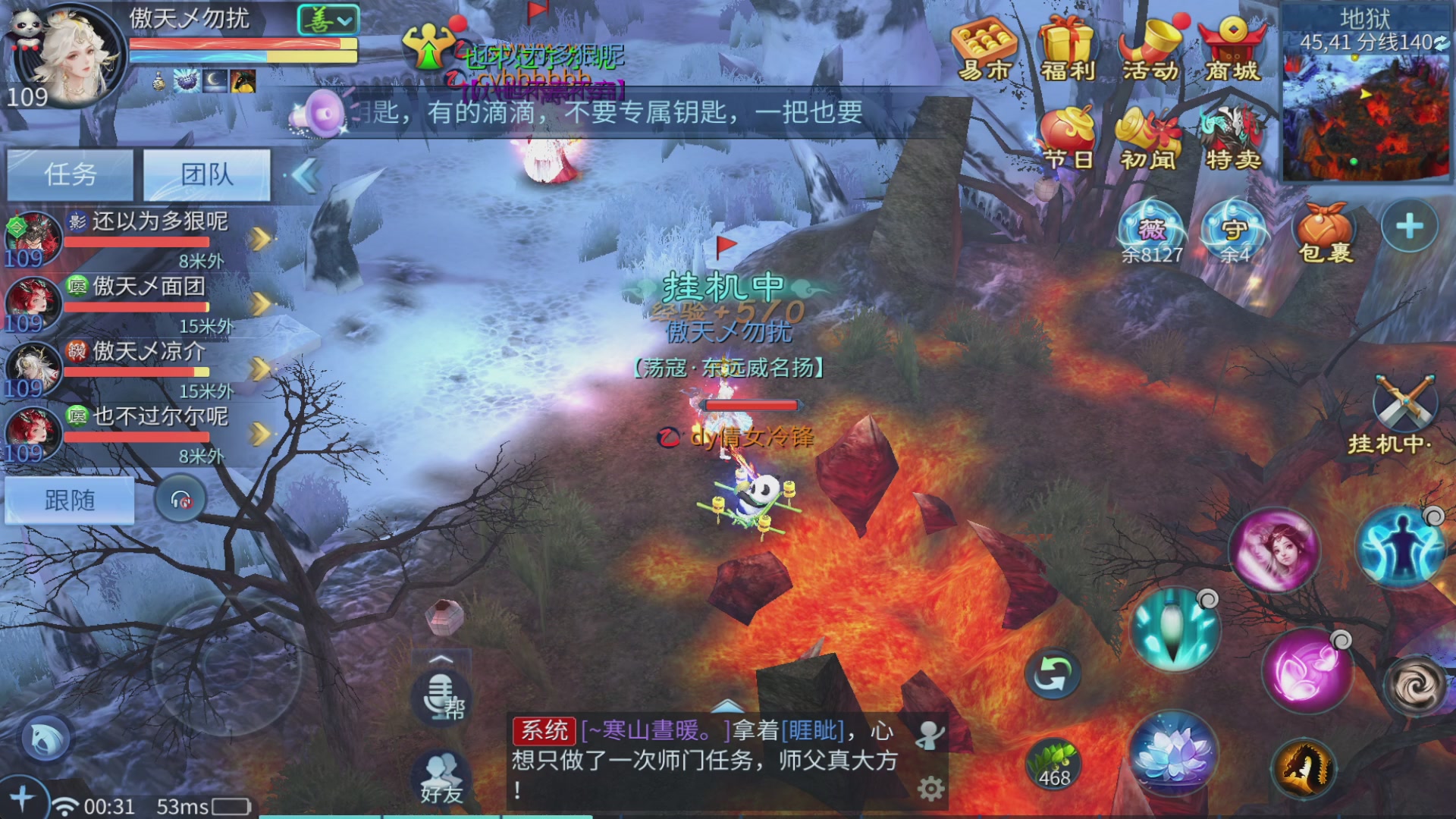This screenshot has height=819, width=1456.
Task: Switch to the 任务 tab
Action: (71, 175)
